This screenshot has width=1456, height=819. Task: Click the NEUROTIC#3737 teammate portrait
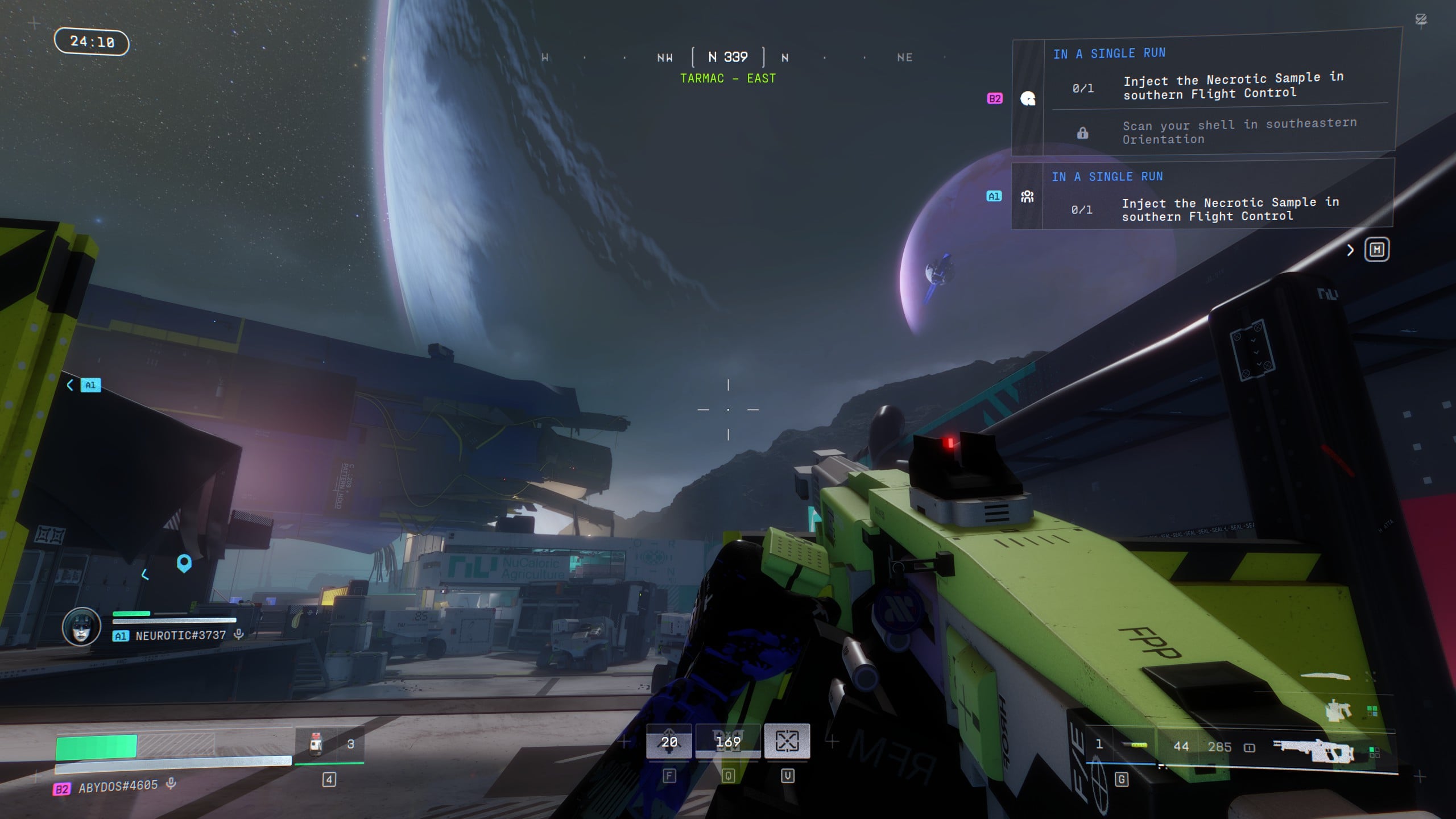pyautogui.click(x=81, y=626)
